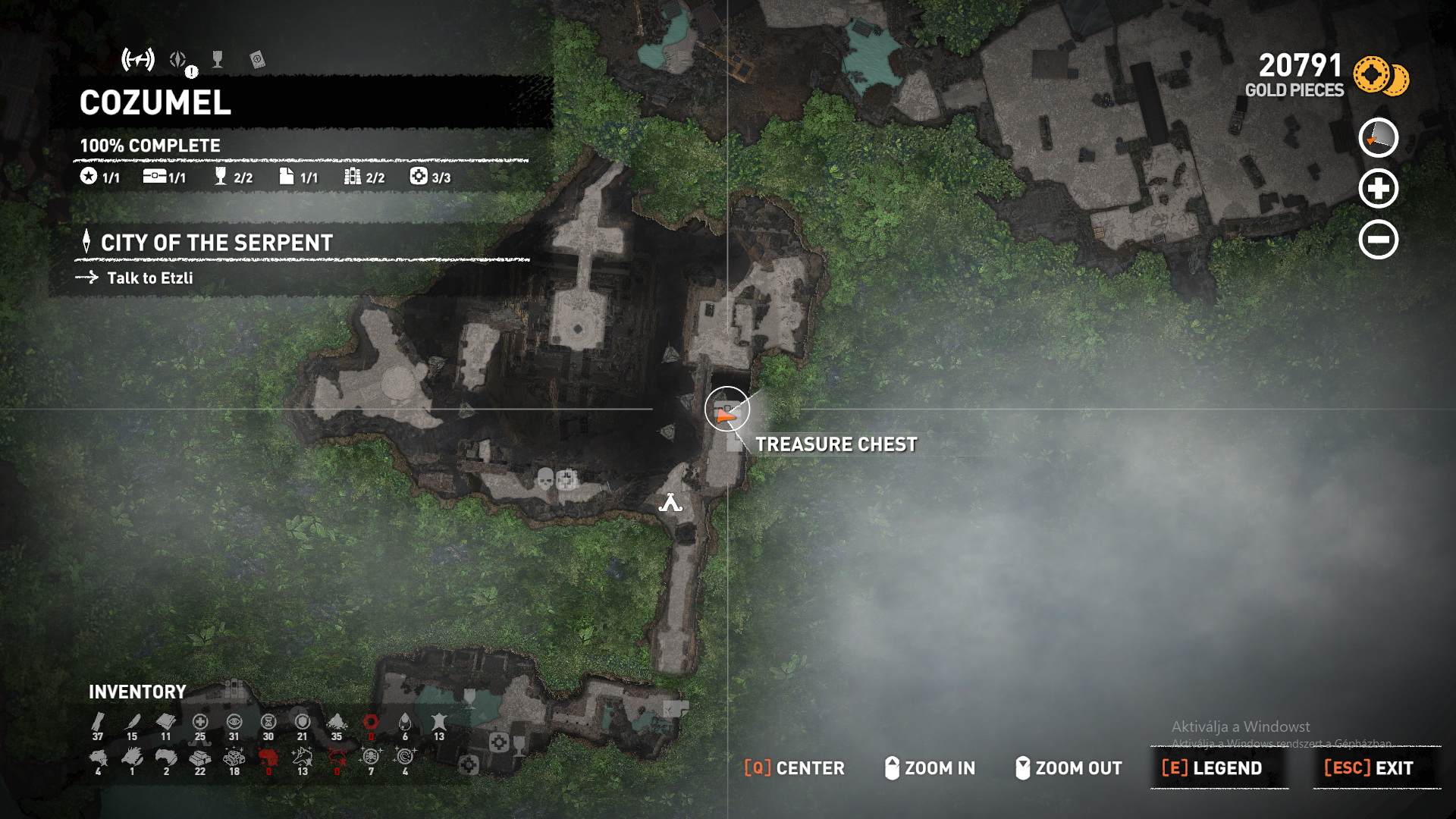The image size is (1456, 819).
Task: Center the map on Lara
Action: [x=794, y=768]
